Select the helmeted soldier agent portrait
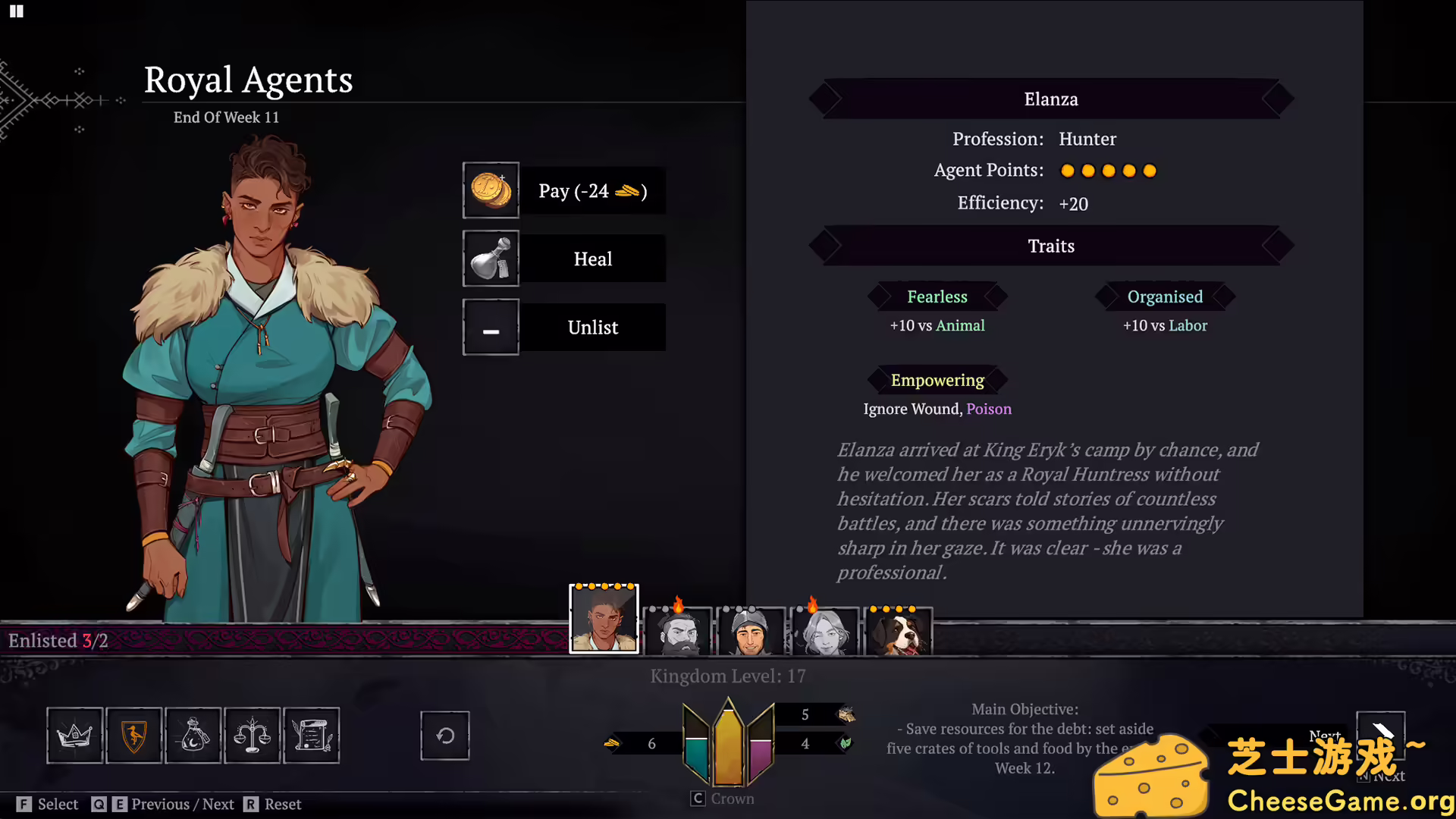This screenshot has height=819, width=1456. point(751,631)
